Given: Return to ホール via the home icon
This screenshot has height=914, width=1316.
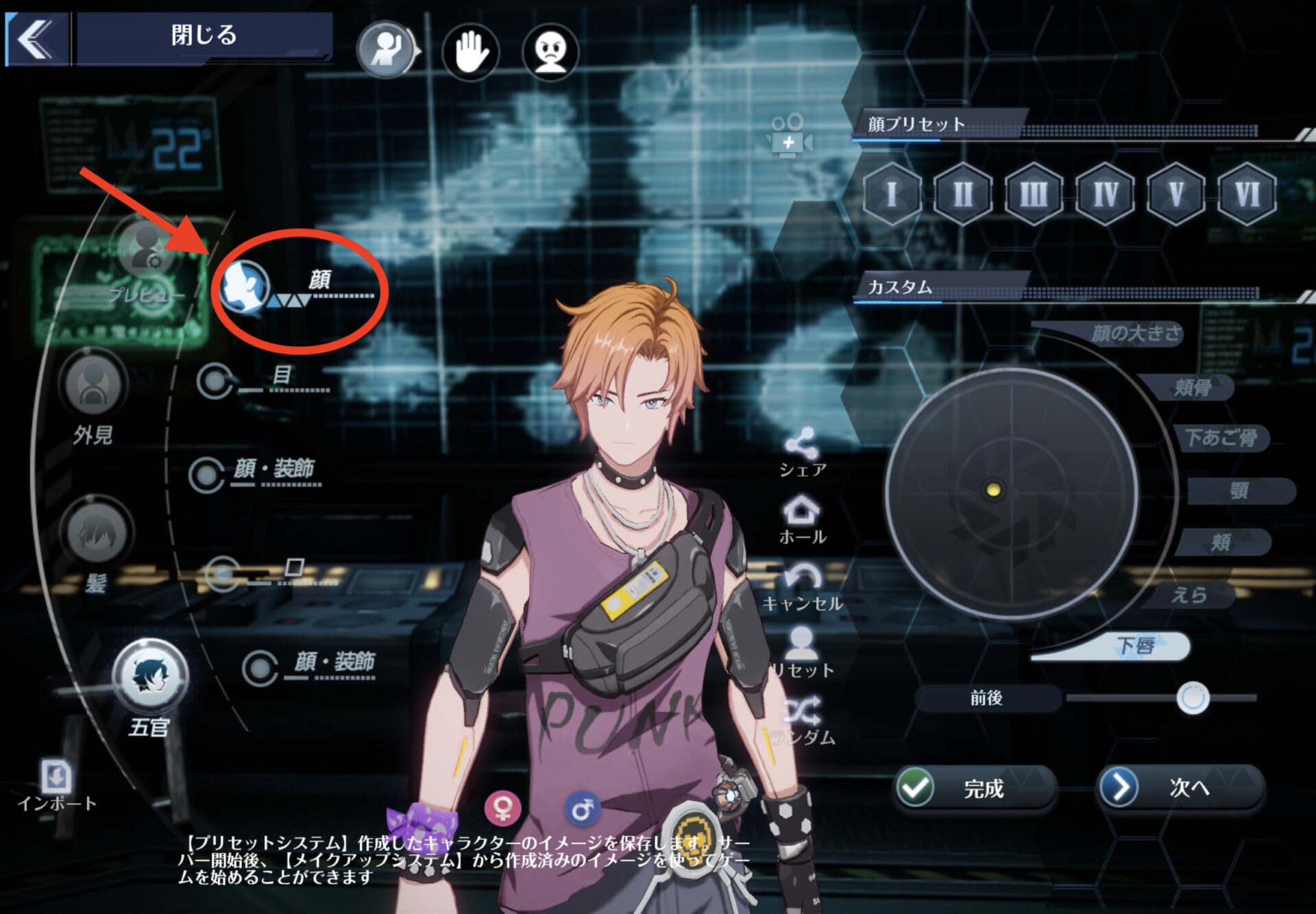Looking at the screenshot, I should point(802,519).
